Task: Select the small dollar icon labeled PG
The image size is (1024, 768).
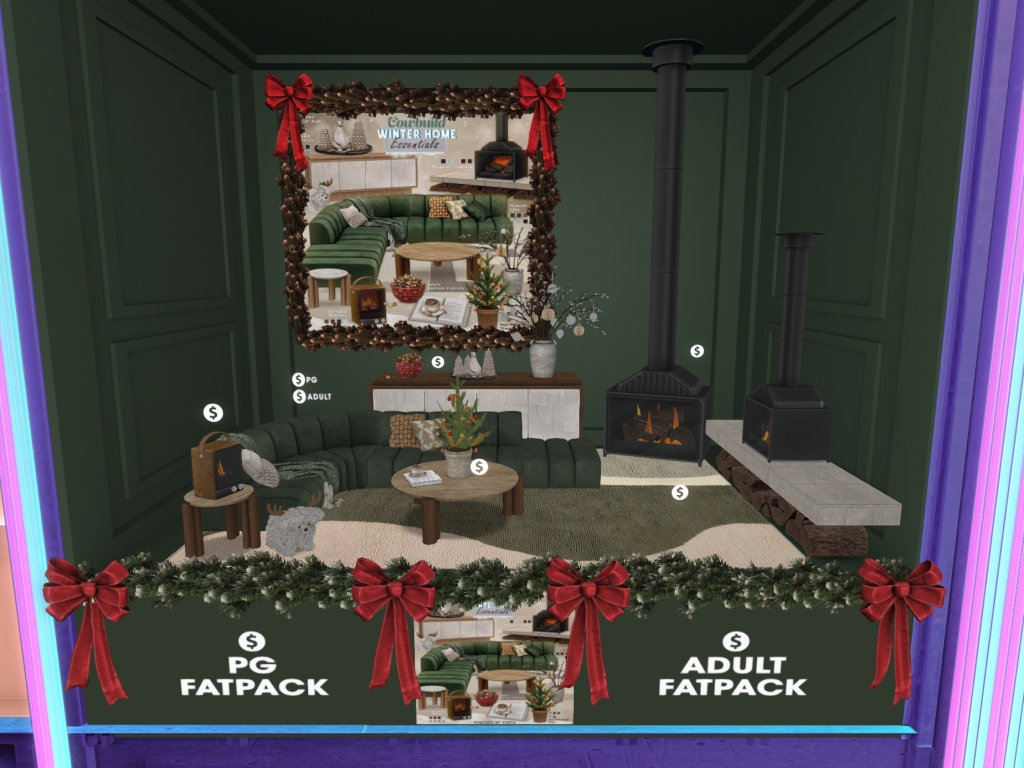Action: (x=298, y=379)
